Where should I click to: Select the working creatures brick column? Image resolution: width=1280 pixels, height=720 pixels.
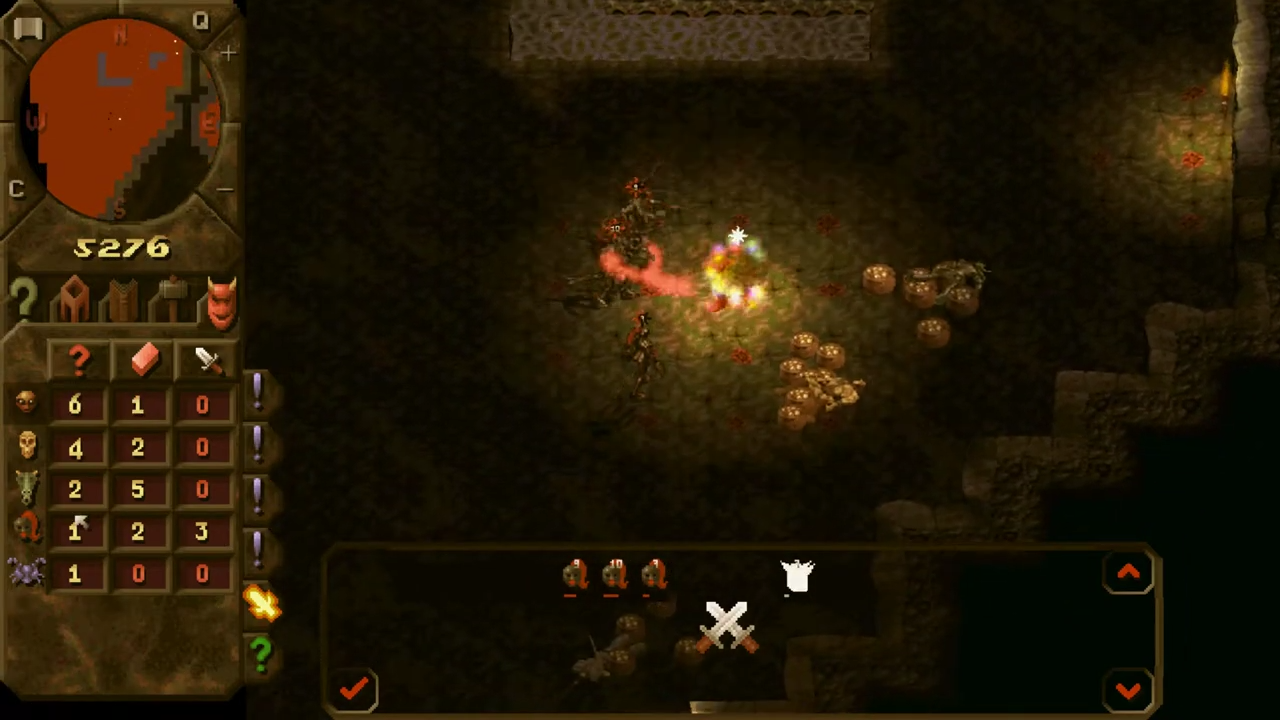tap(143, 362)
